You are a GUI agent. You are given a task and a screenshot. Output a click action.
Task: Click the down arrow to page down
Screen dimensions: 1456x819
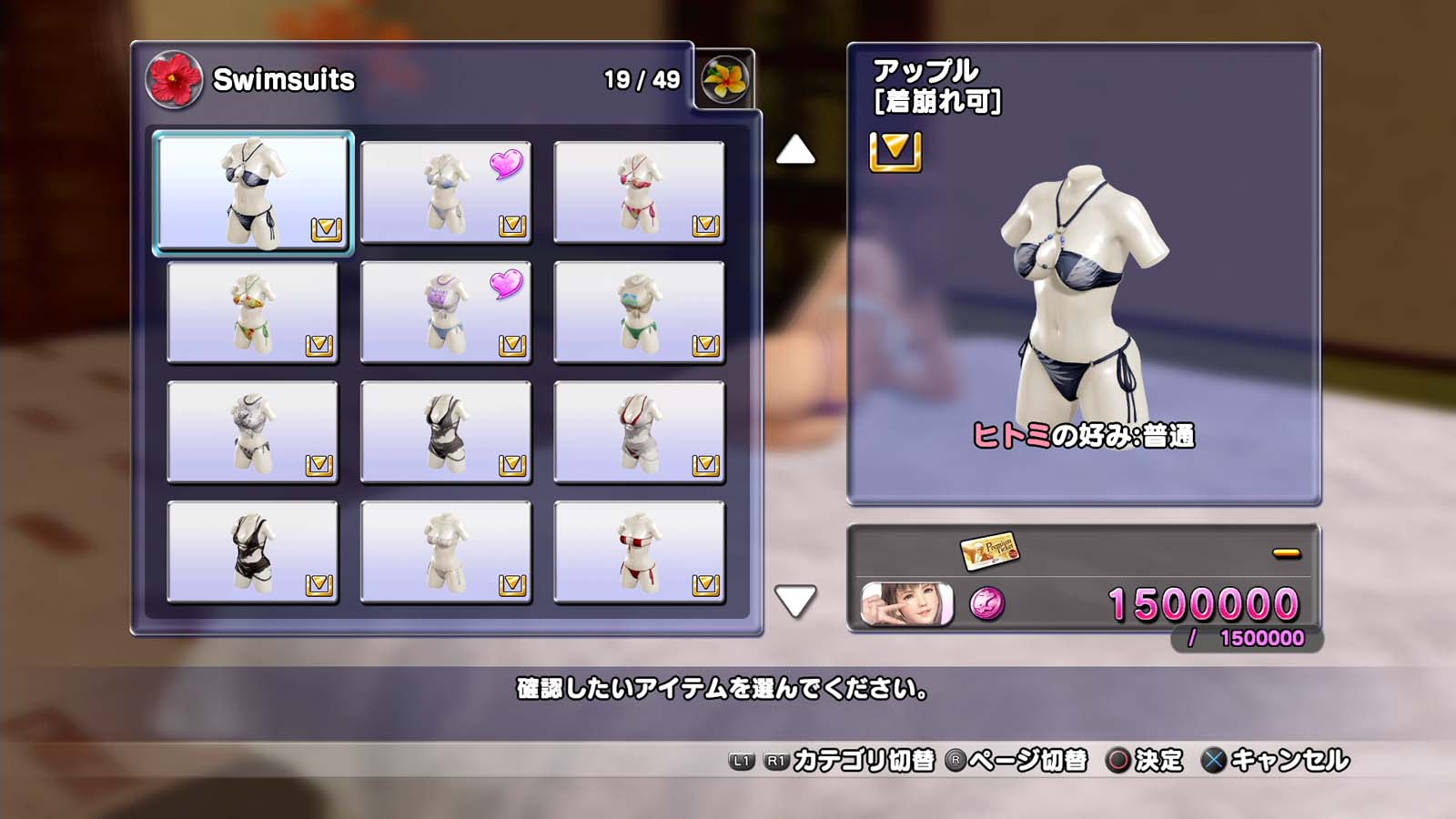tap(795, 601)
